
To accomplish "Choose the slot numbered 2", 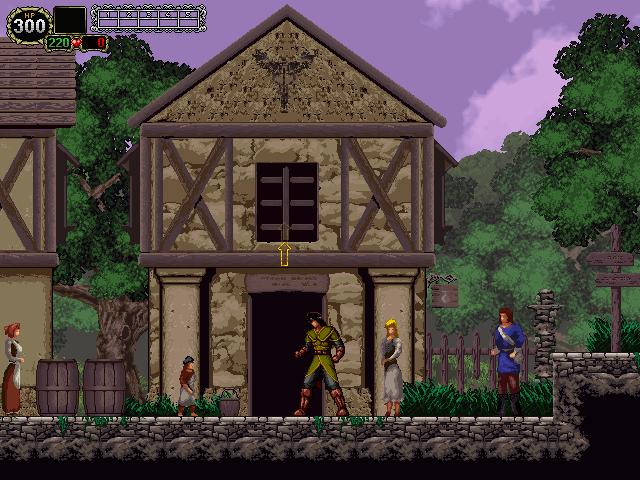I will click(x=127, y=18).
